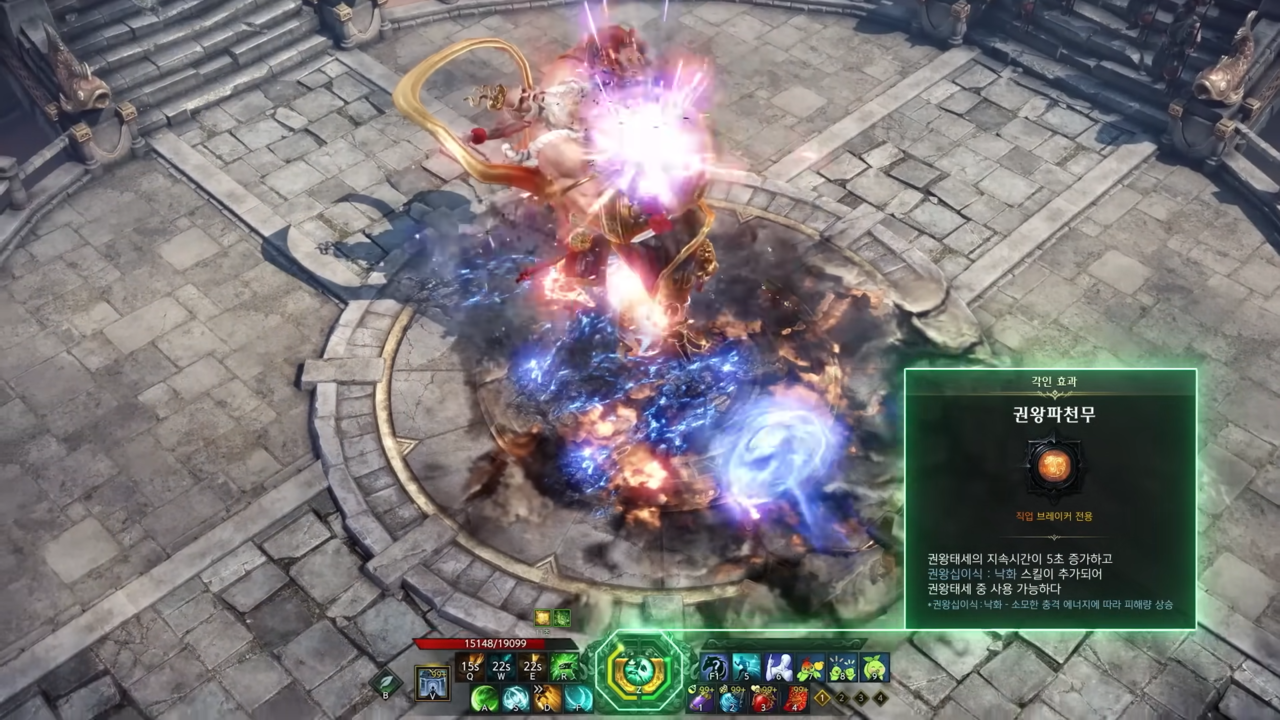This screenshot has width=1280, height=720.
Task: Use the green R skill
Action: click(x=564, y=666)
